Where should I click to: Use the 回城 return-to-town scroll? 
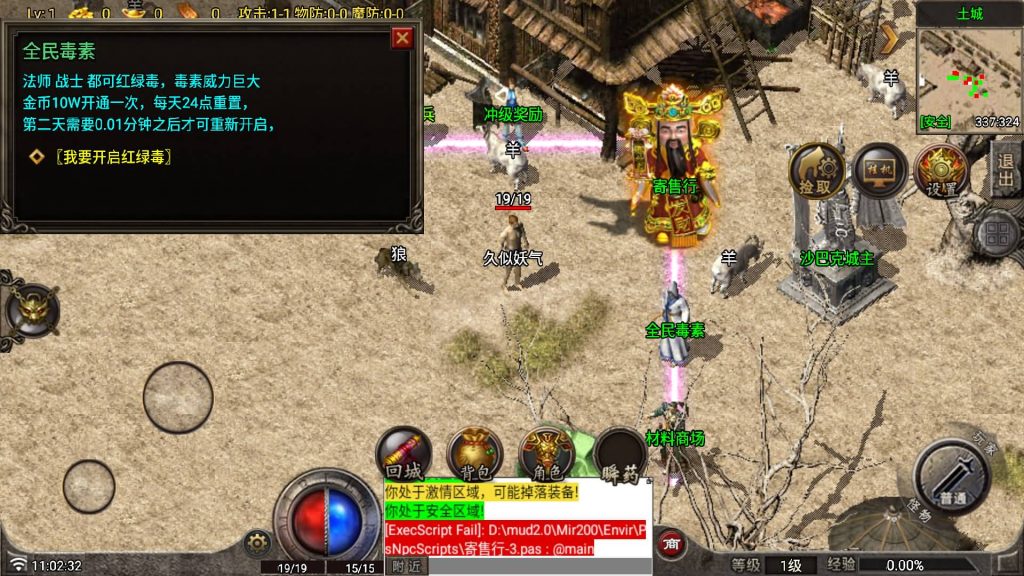coord(403,456)
